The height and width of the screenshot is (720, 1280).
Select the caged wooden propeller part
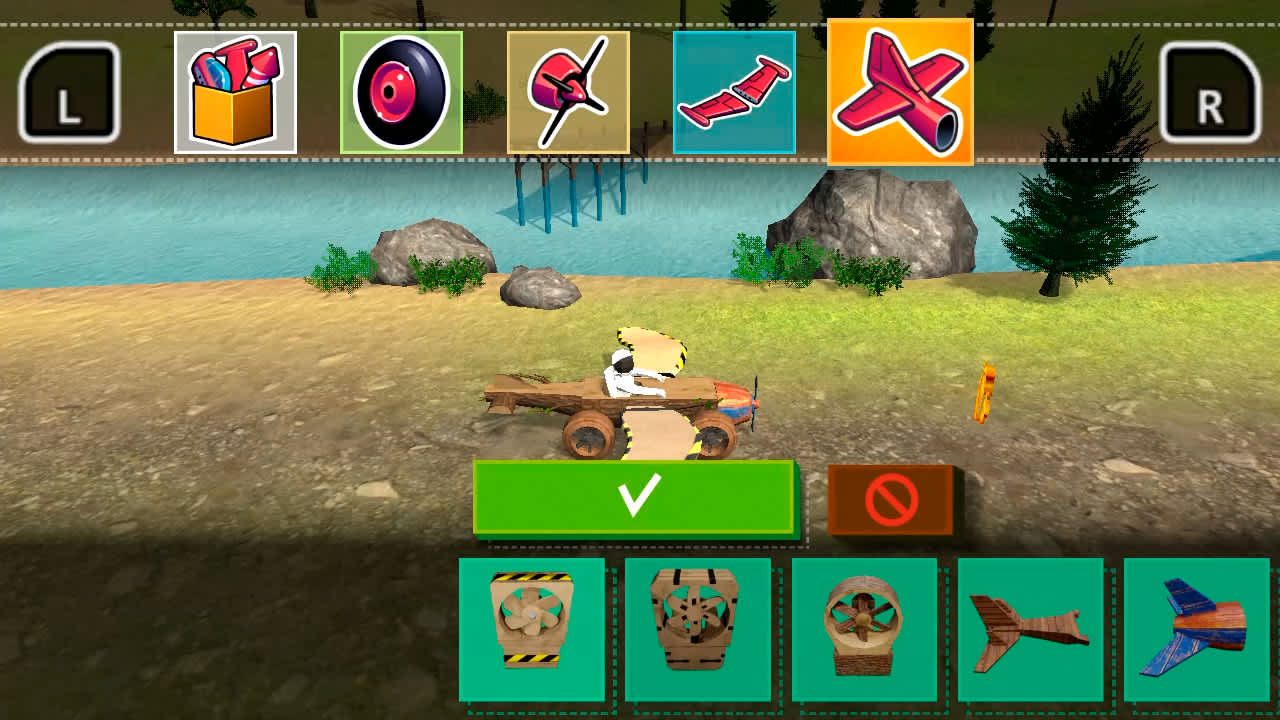tap(701, 630)
